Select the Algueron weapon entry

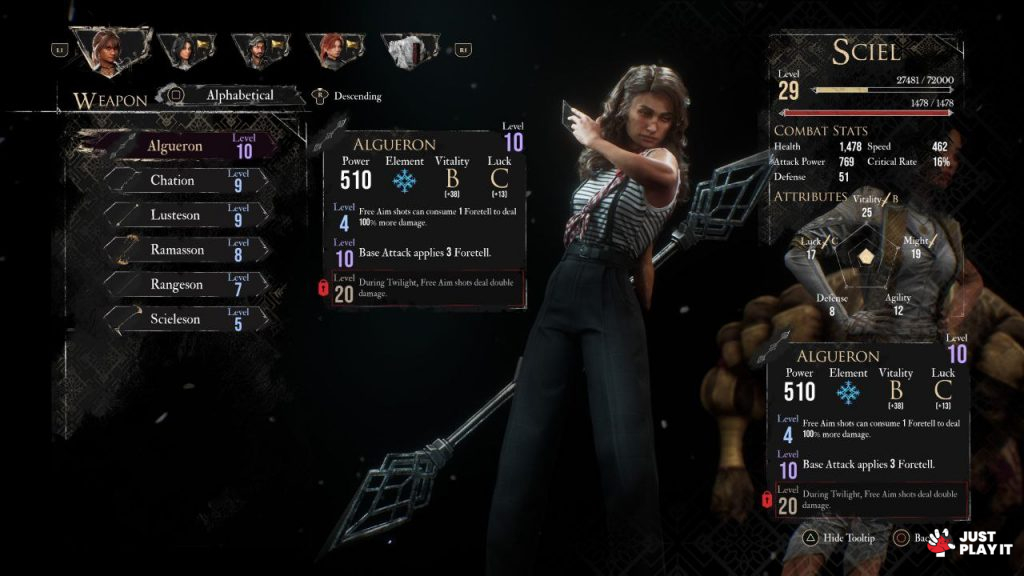point(190,146)
